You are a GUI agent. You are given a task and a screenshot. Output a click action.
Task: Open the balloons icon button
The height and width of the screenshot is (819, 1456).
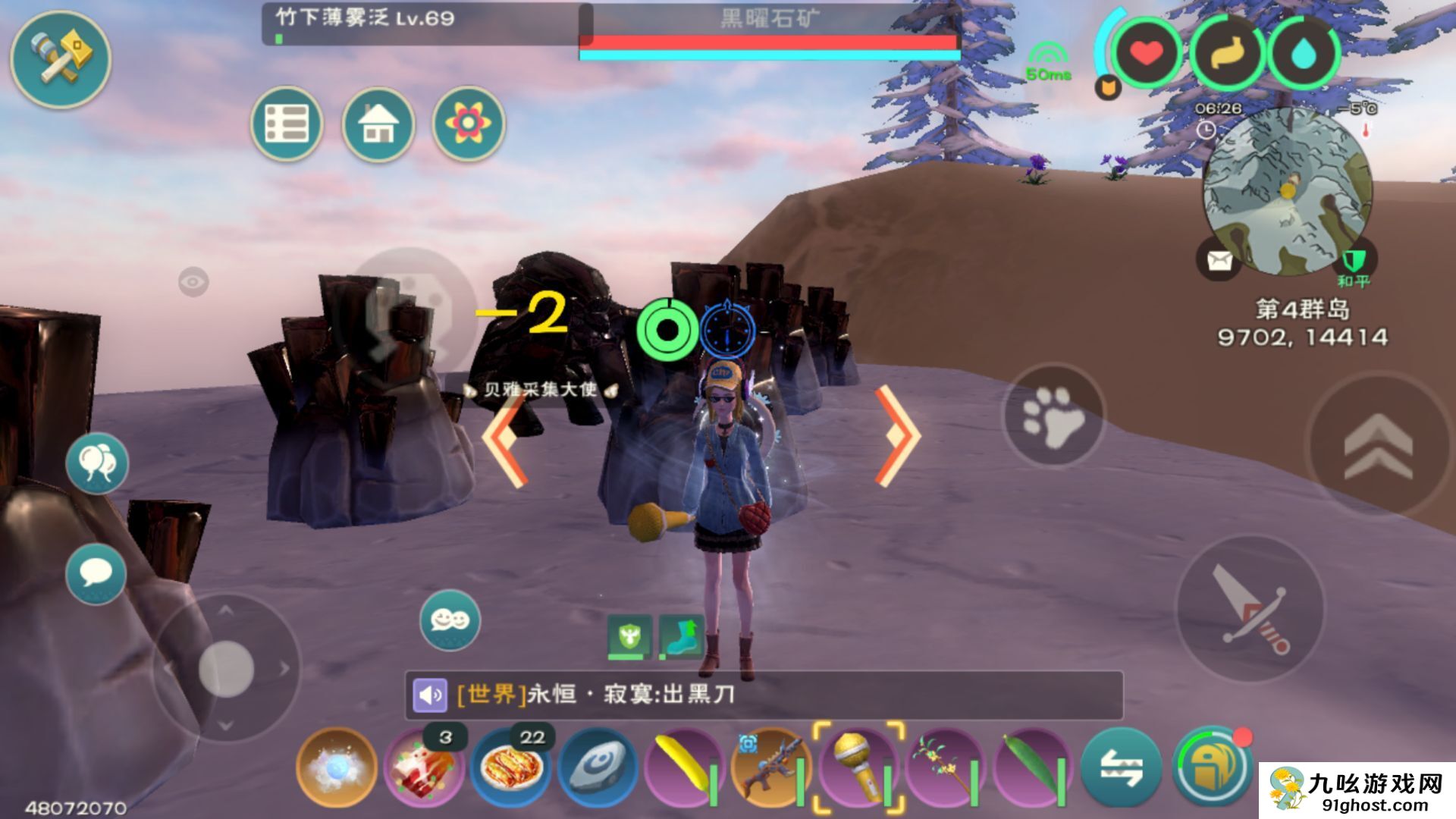[96, 463]
